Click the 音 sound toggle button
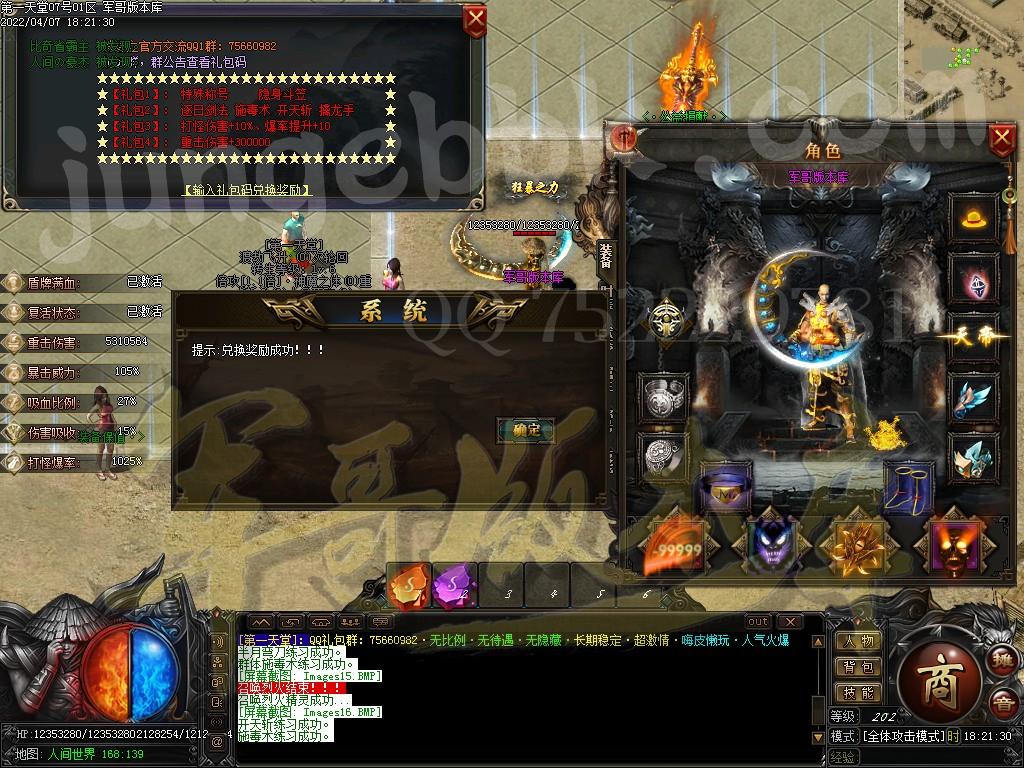Viewport: 1024px width, 768px height. [1002, 704]
